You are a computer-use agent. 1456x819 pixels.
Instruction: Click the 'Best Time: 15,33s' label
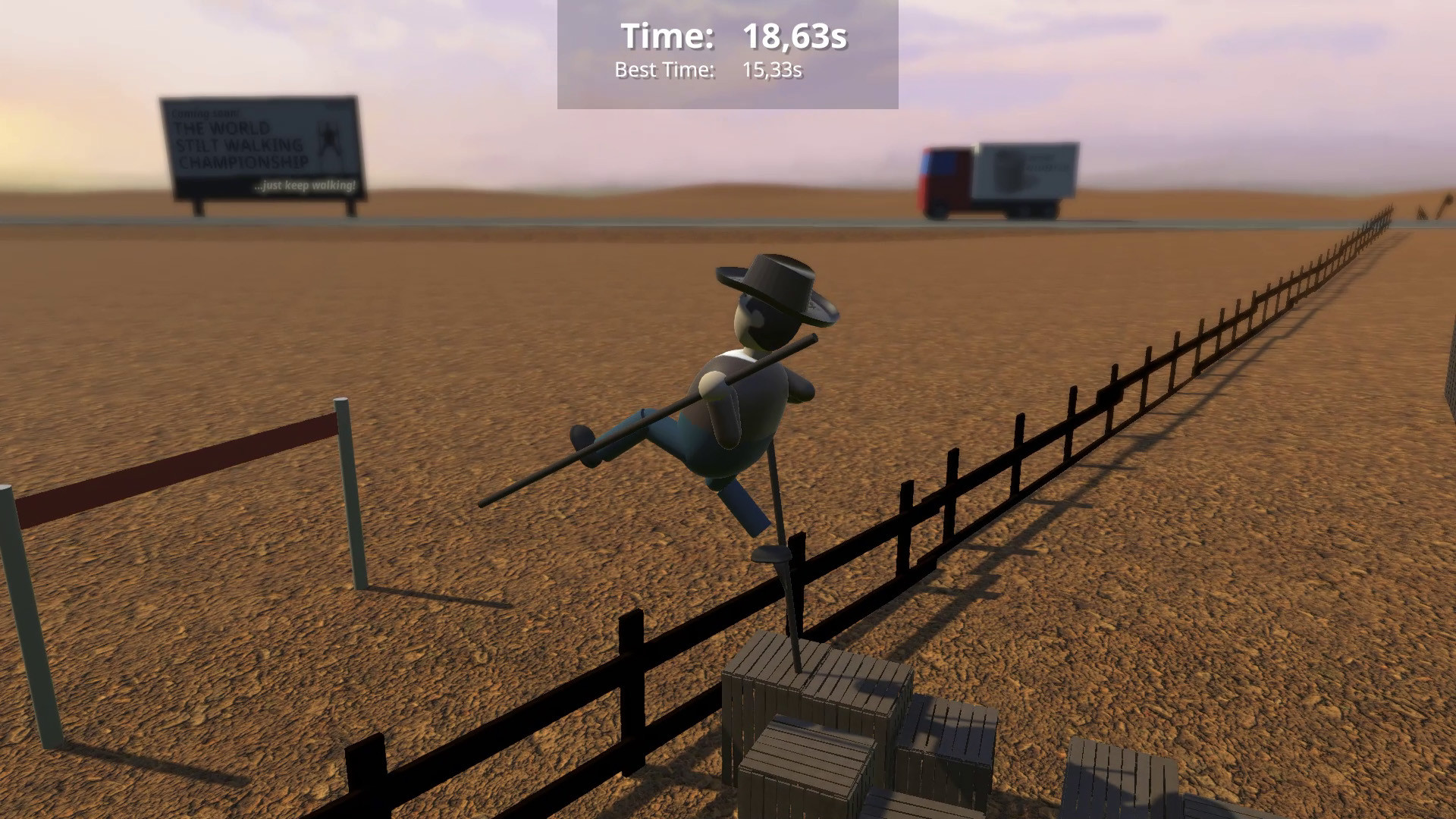[709, 71]
